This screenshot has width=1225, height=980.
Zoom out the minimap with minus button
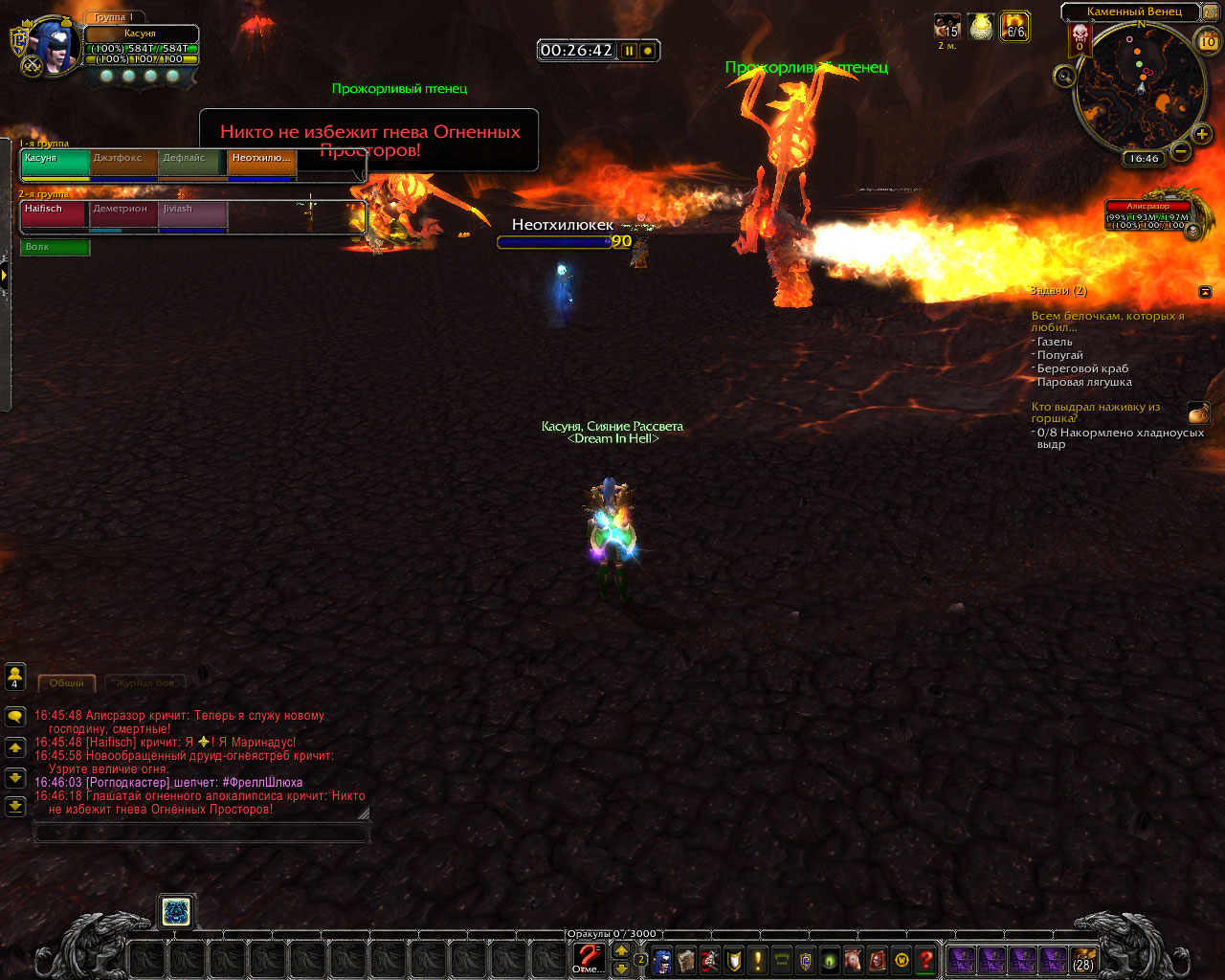coord(1181,151)
